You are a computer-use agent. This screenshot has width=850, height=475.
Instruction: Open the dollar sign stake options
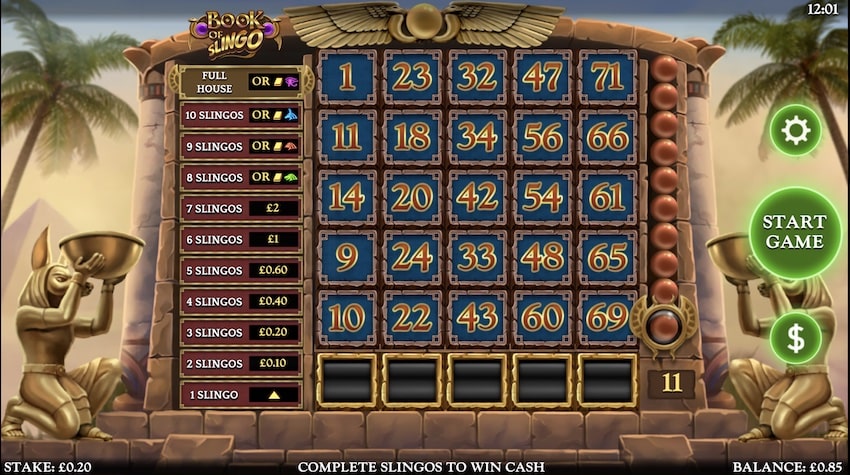point(795,338)
